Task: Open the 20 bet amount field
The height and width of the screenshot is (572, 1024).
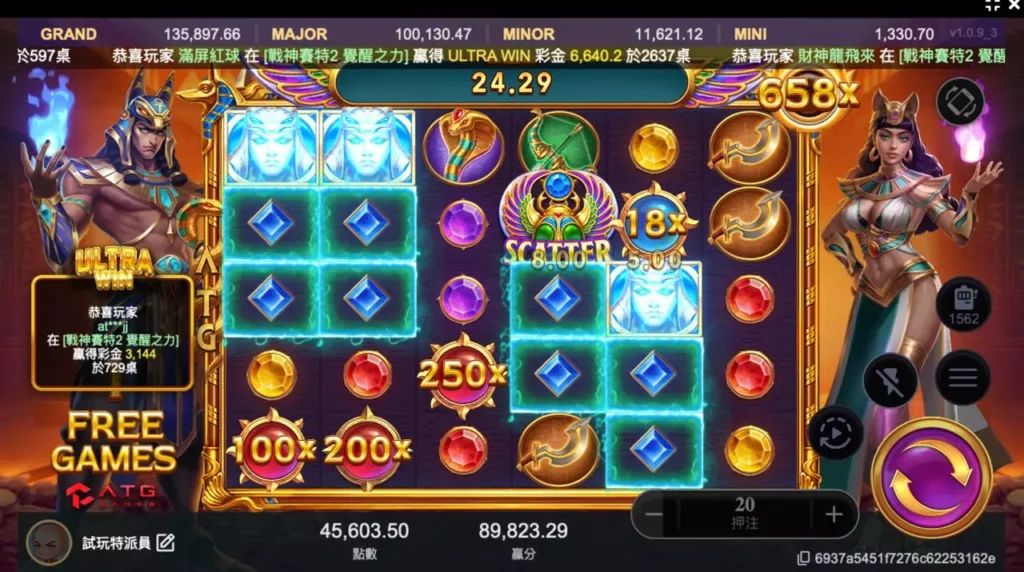Action: (744, 514)
